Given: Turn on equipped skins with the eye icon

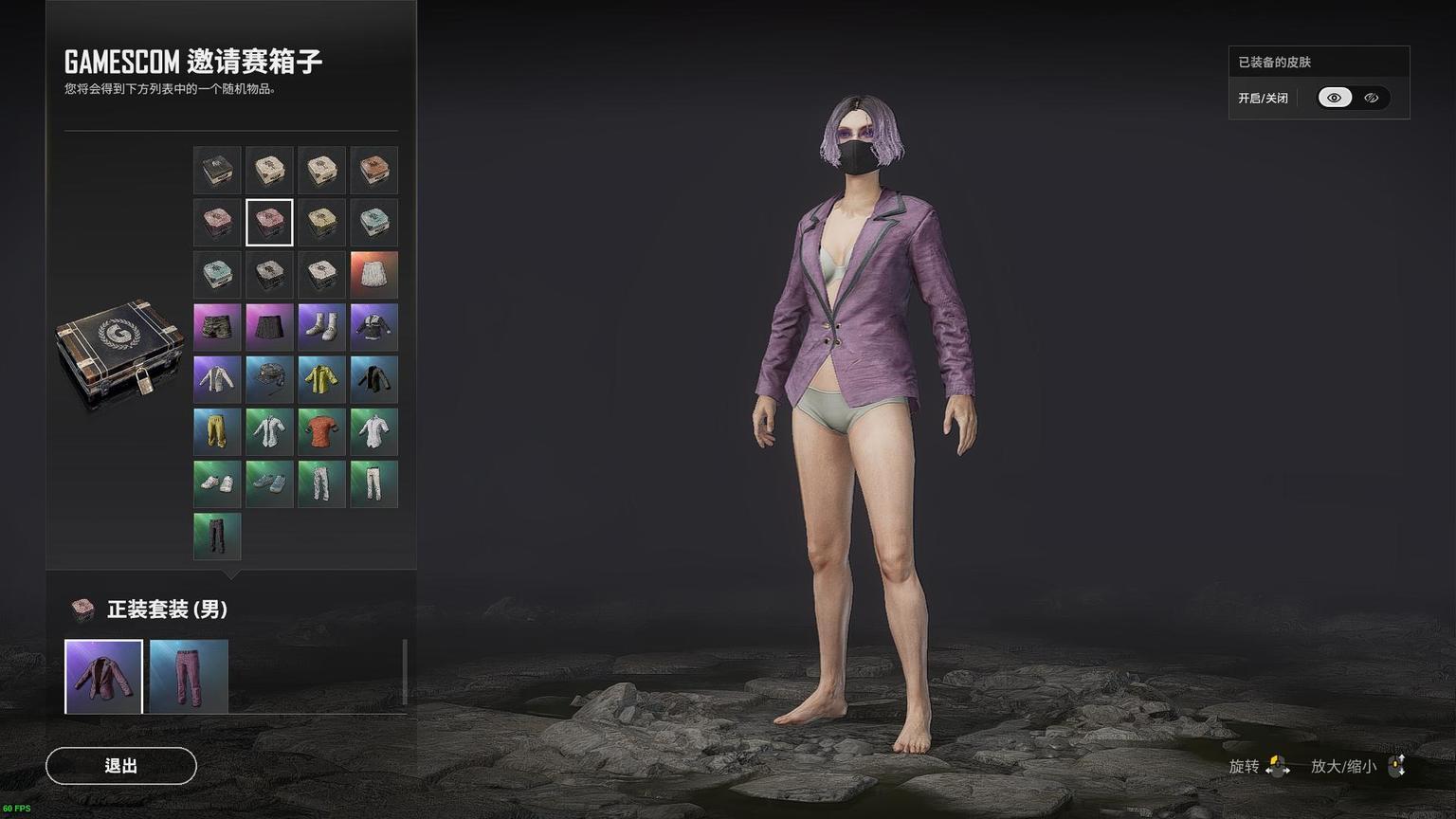Looking at the screenshot, I should 1335,98.
